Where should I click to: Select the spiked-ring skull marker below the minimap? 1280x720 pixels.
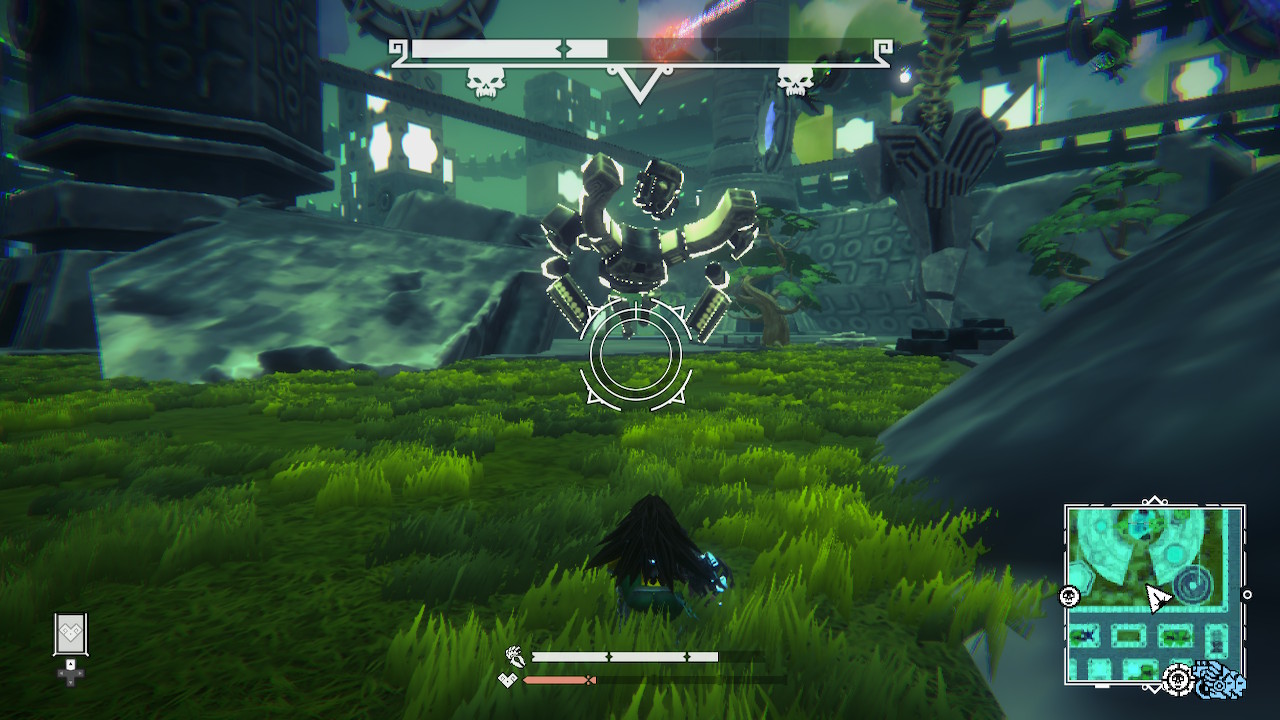pos(1179,680)
